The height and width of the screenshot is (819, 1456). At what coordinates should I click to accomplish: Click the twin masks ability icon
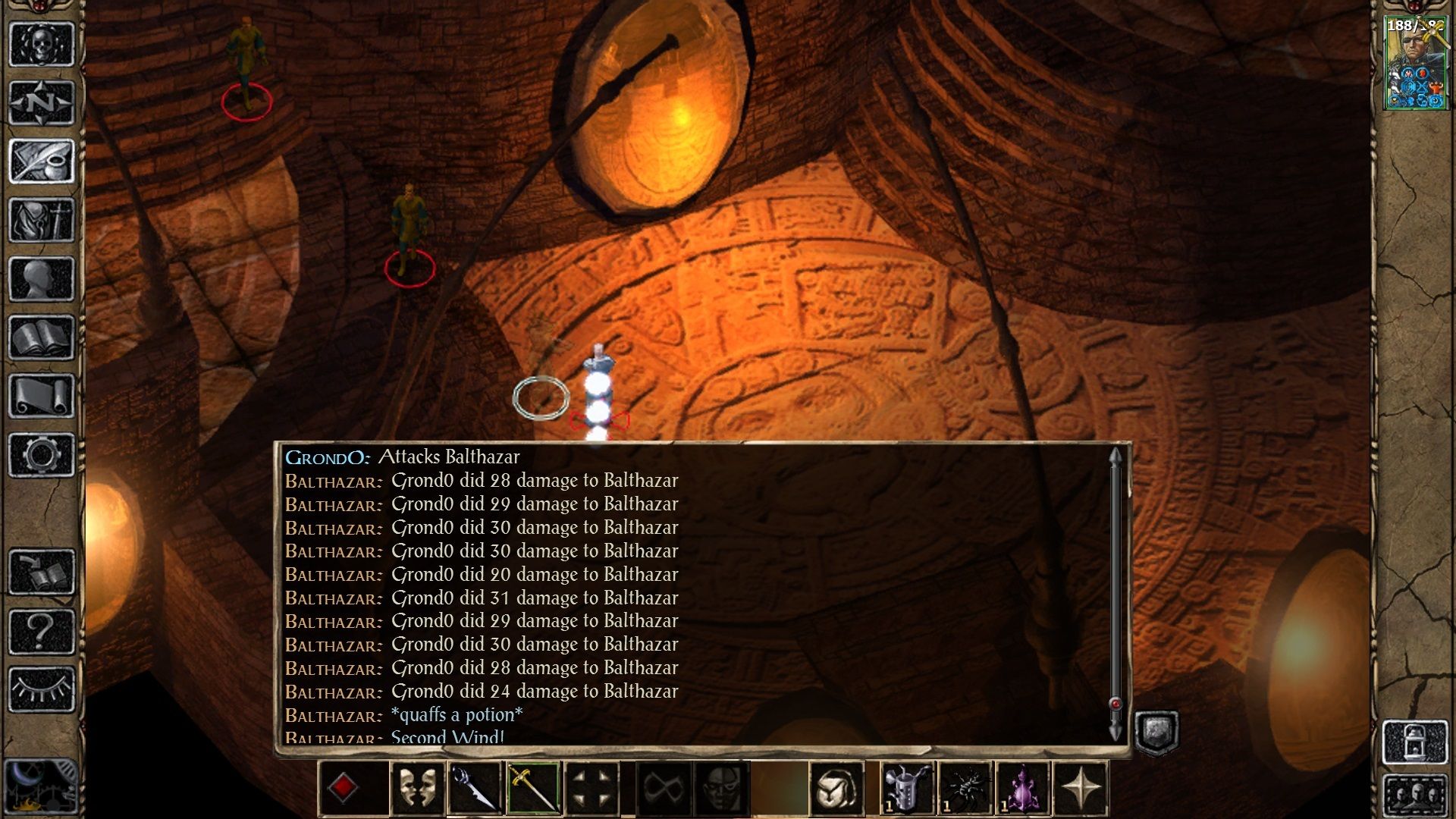click(x=416, y=789)
